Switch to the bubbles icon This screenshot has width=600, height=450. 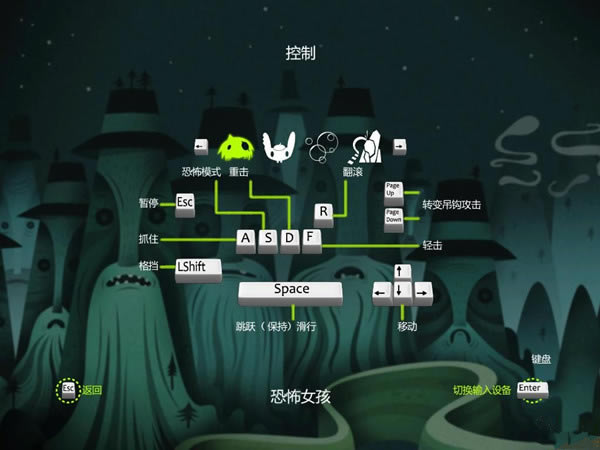click(322, 148)
